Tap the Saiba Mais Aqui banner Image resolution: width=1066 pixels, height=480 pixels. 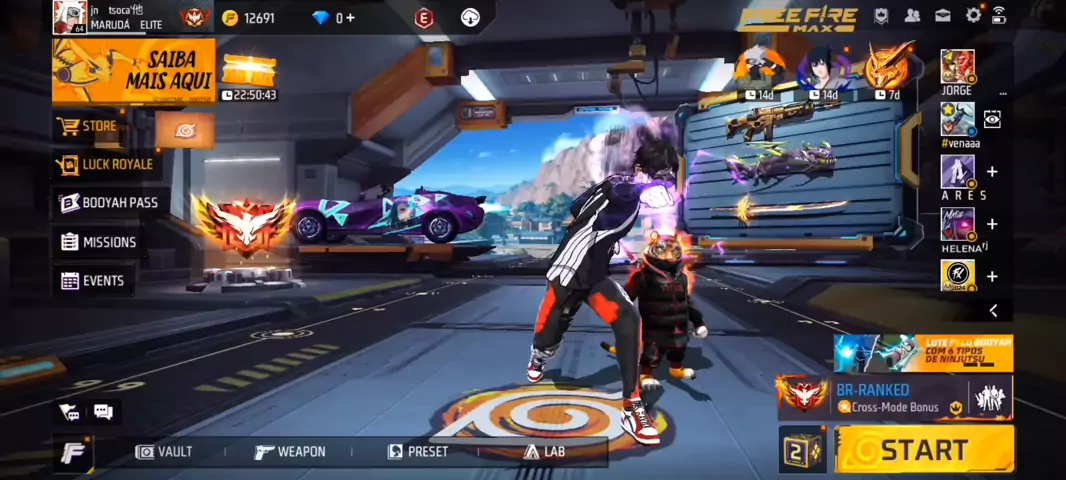tap(133, 70)
